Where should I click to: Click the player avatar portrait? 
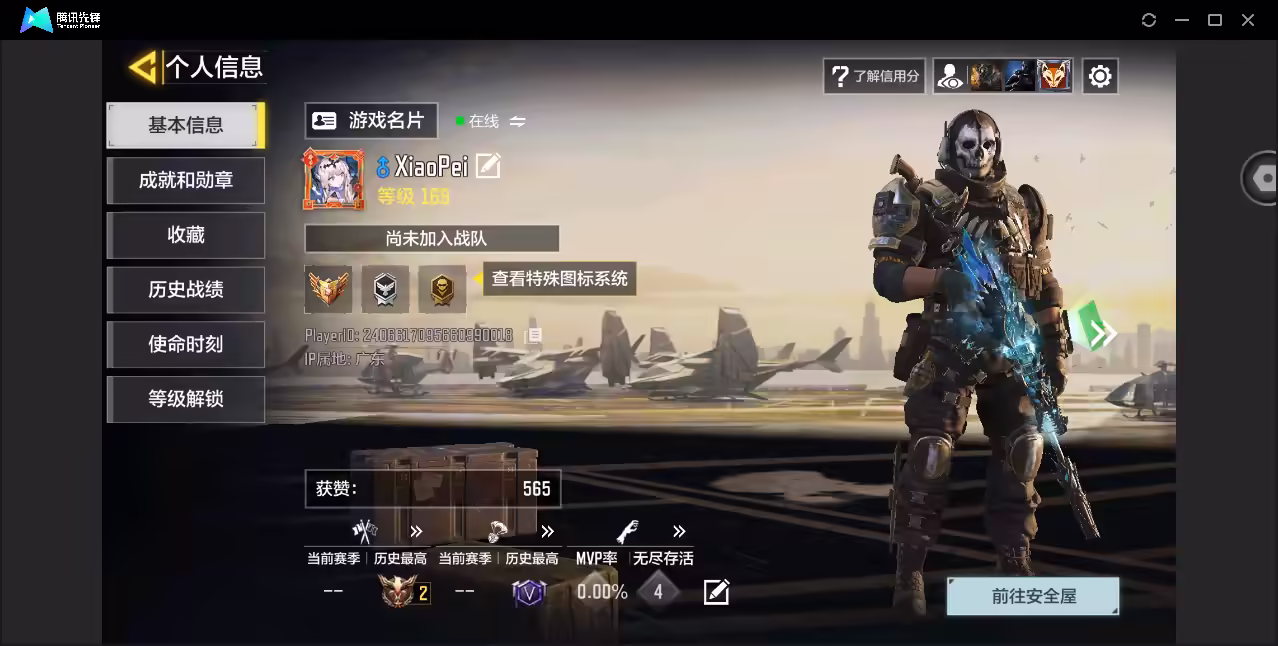click(x=334, y=180)
